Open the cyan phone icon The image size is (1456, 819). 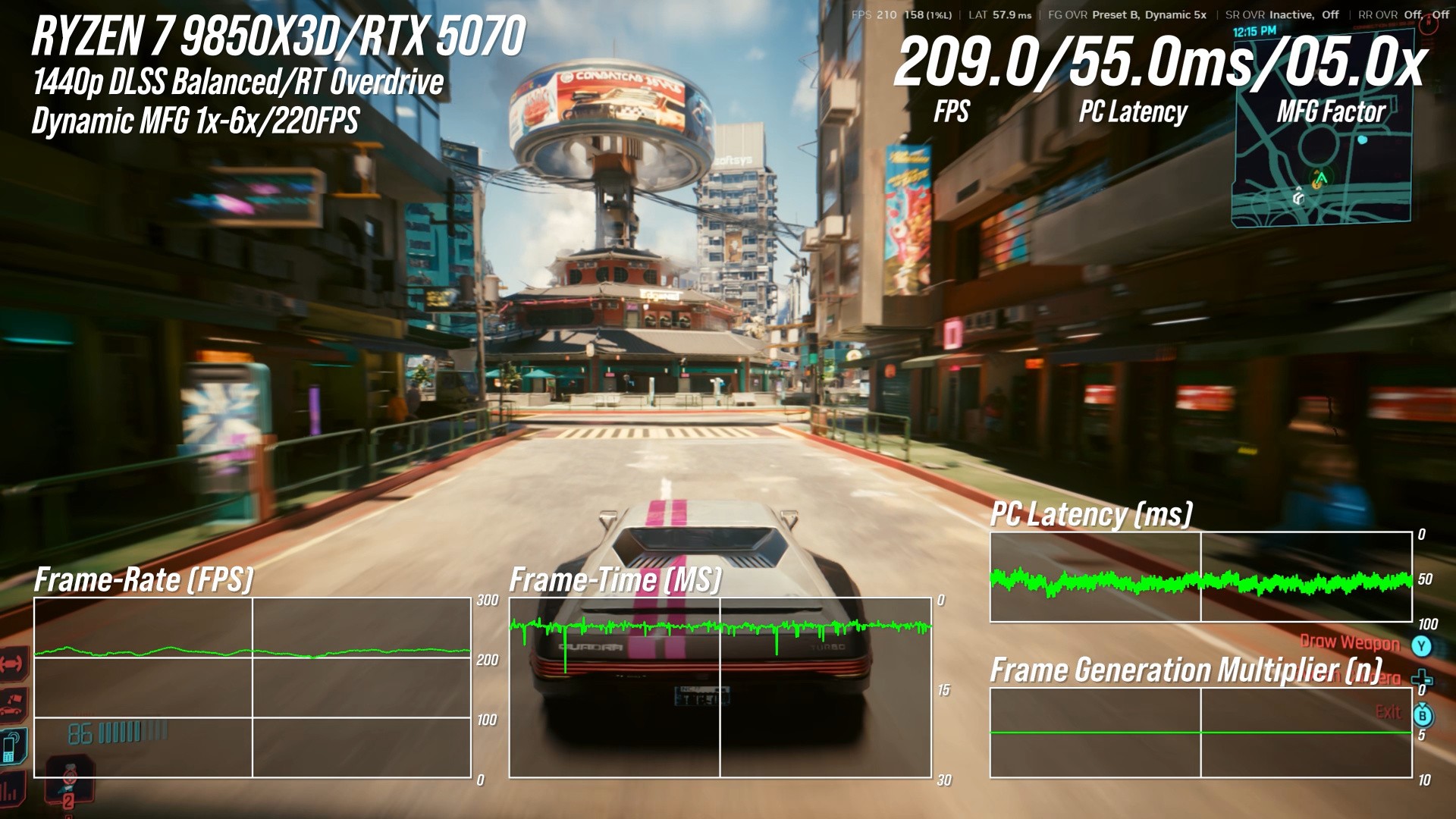click(x=13, y=745)
